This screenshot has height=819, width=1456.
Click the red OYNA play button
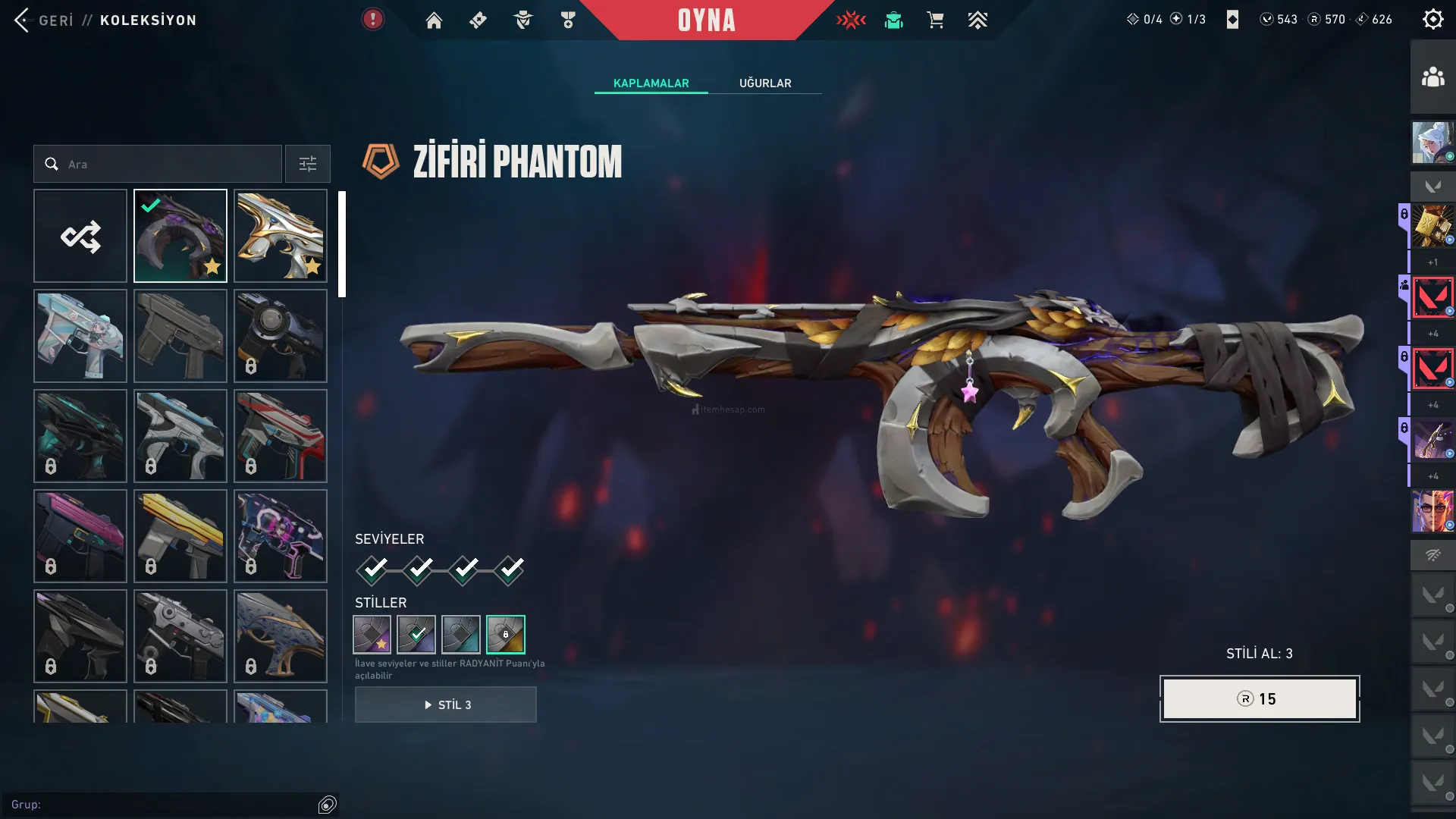[706, 20]
